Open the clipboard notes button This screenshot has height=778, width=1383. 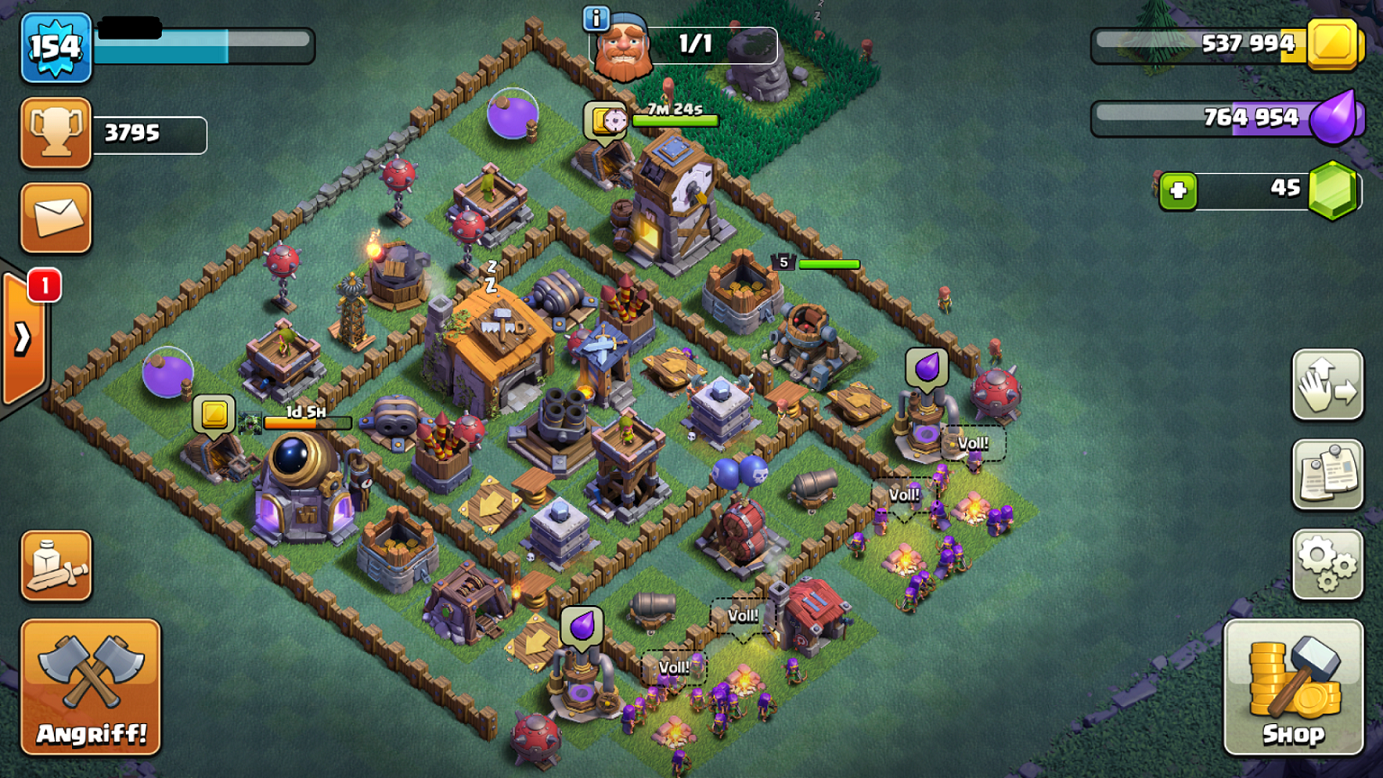[x=1327, y=475]
